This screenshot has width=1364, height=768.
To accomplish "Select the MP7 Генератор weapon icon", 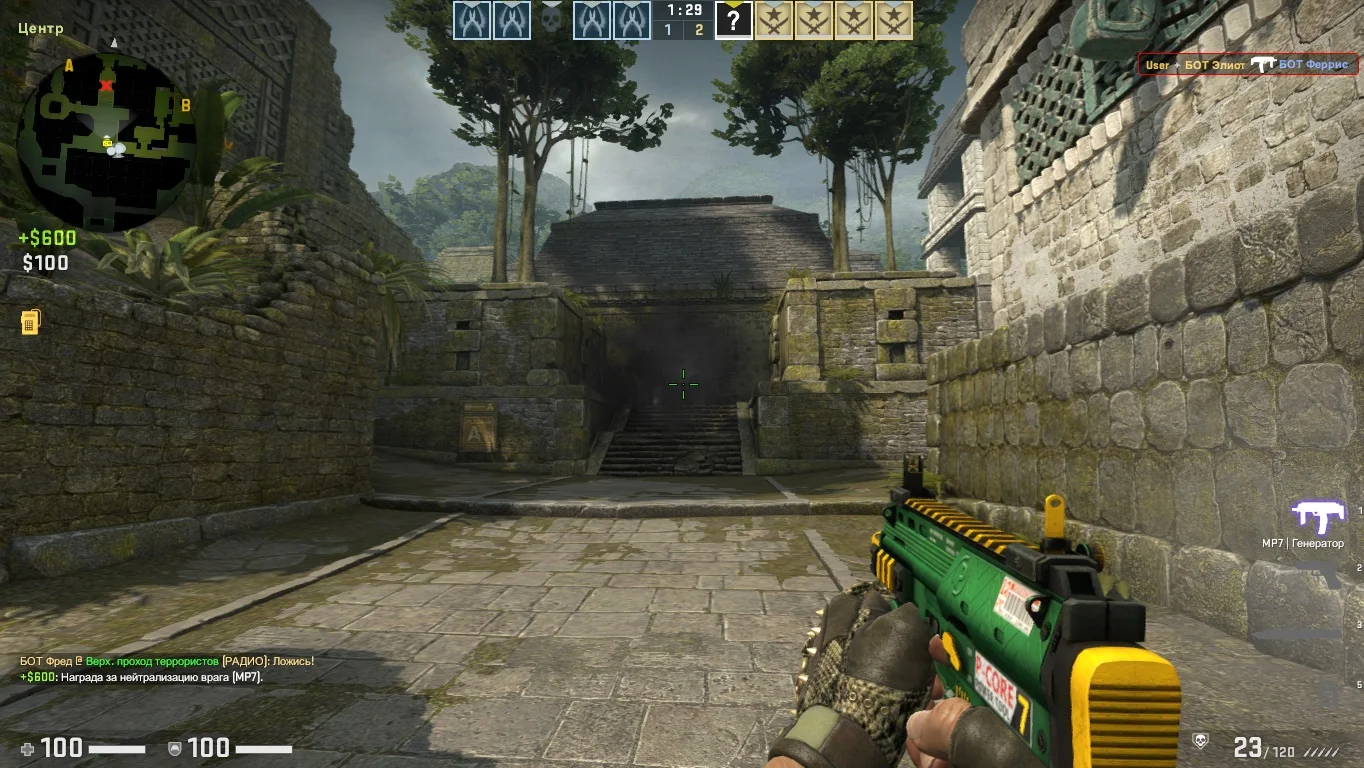I will [1317, 518].
